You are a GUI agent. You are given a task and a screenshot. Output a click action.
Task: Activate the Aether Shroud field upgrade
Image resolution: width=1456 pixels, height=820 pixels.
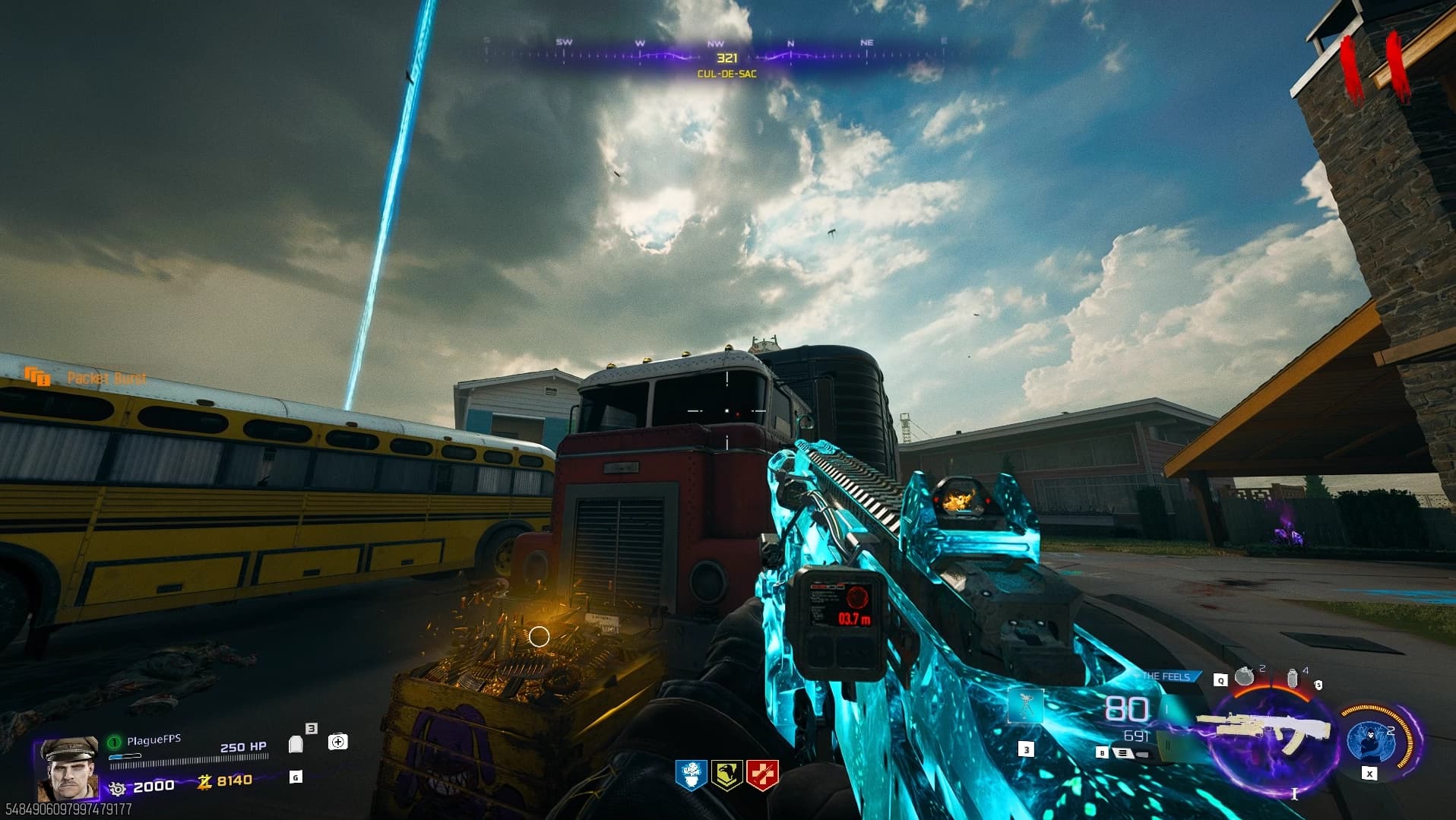1371,739
